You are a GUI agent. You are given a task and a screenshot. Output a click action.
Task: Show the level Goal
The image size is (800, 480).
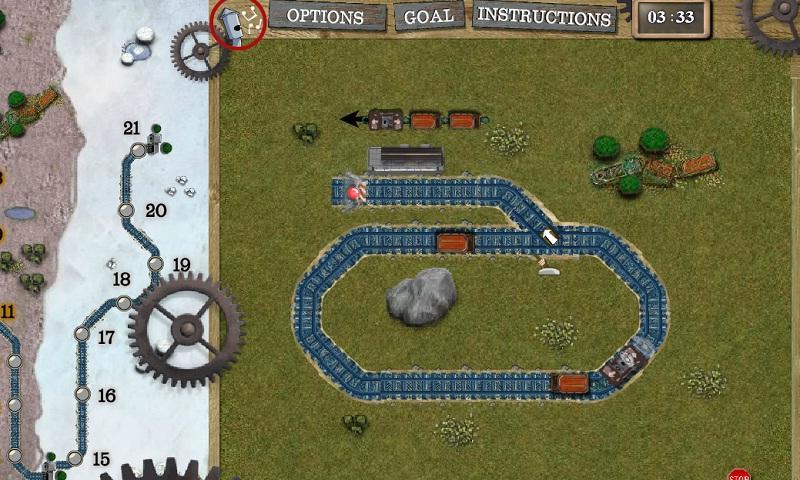click(428, 17)
